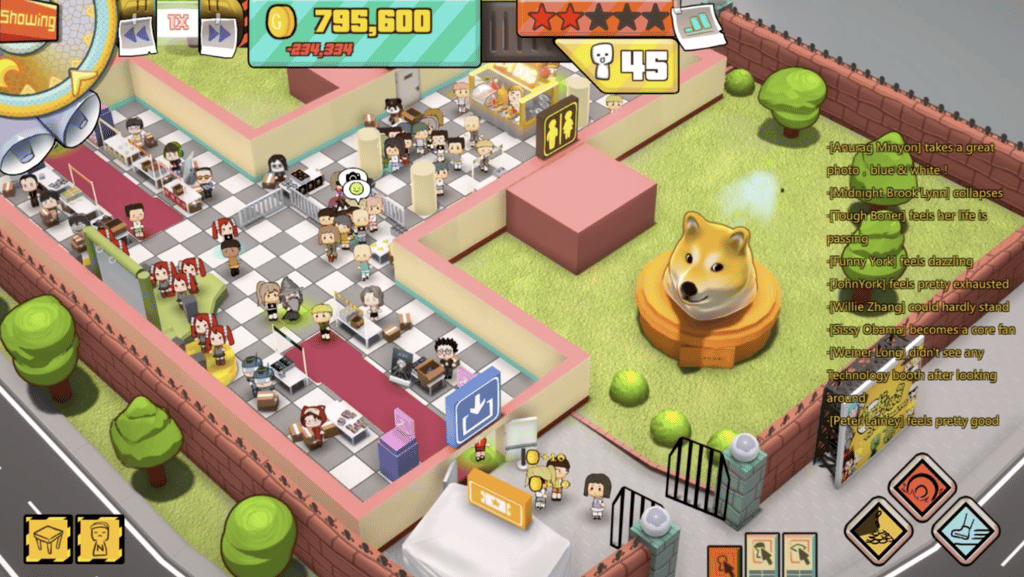
Task: Activate the blue boot skill diamond
Action: (x=966, y=531)
